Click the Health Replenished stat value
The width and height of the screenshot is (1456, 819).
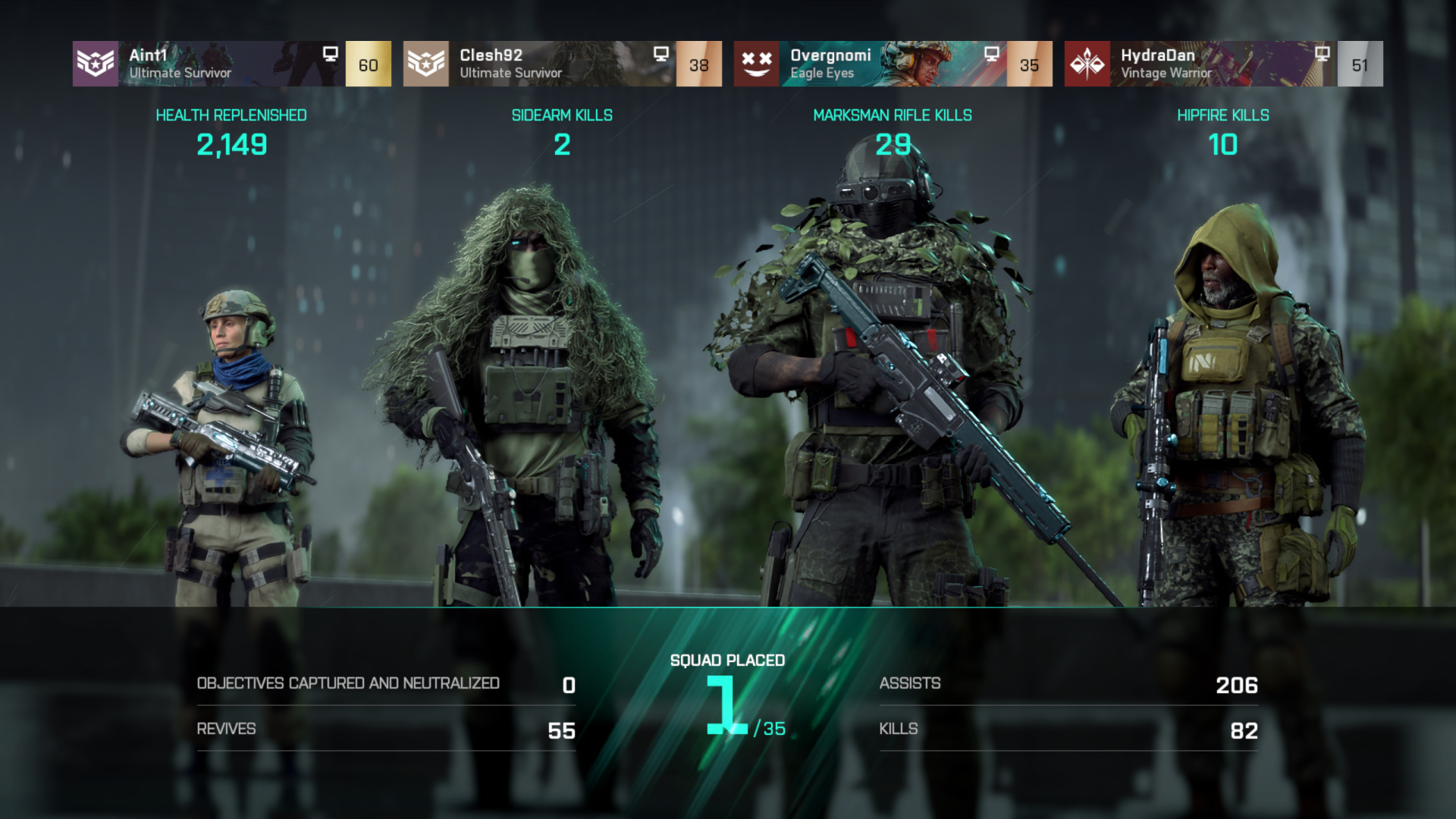tap(231, 142)
